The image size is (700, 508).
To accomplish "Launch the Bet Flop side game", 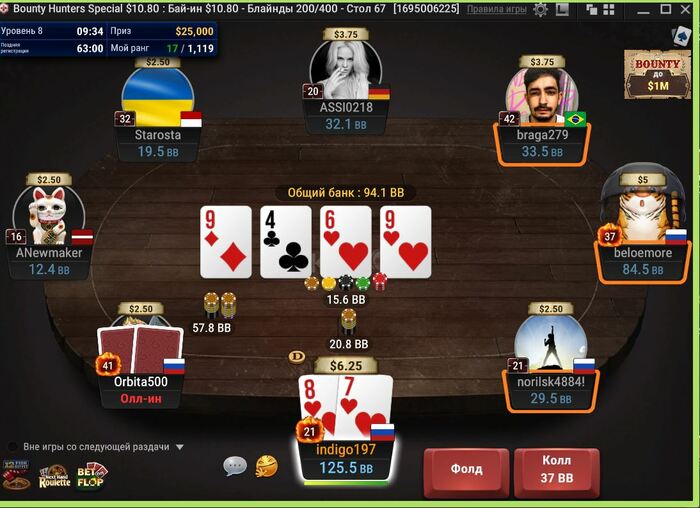I will (92, 476).
